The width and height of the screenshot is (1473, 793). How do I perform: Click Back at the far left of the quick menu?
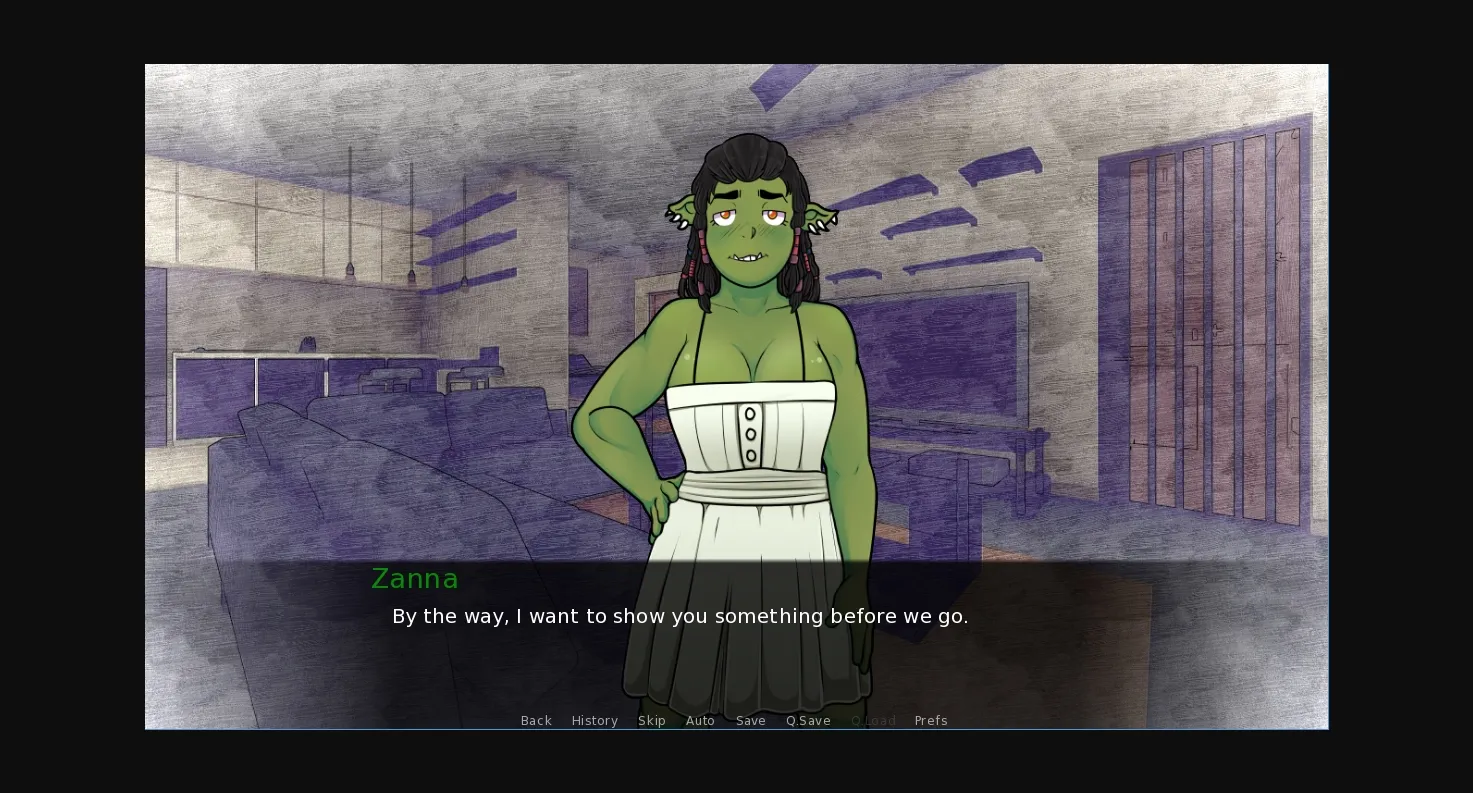point(536,720)
